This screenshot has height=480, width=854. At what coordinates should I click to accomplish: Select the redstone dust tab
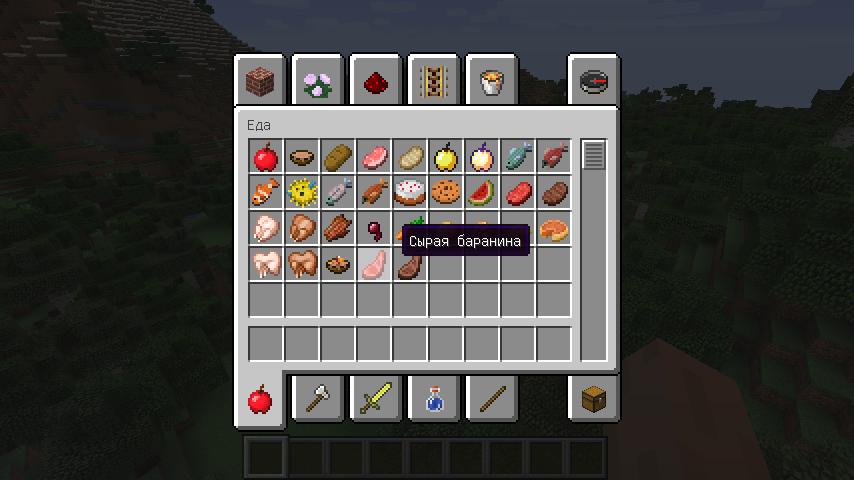coord(376,82)
